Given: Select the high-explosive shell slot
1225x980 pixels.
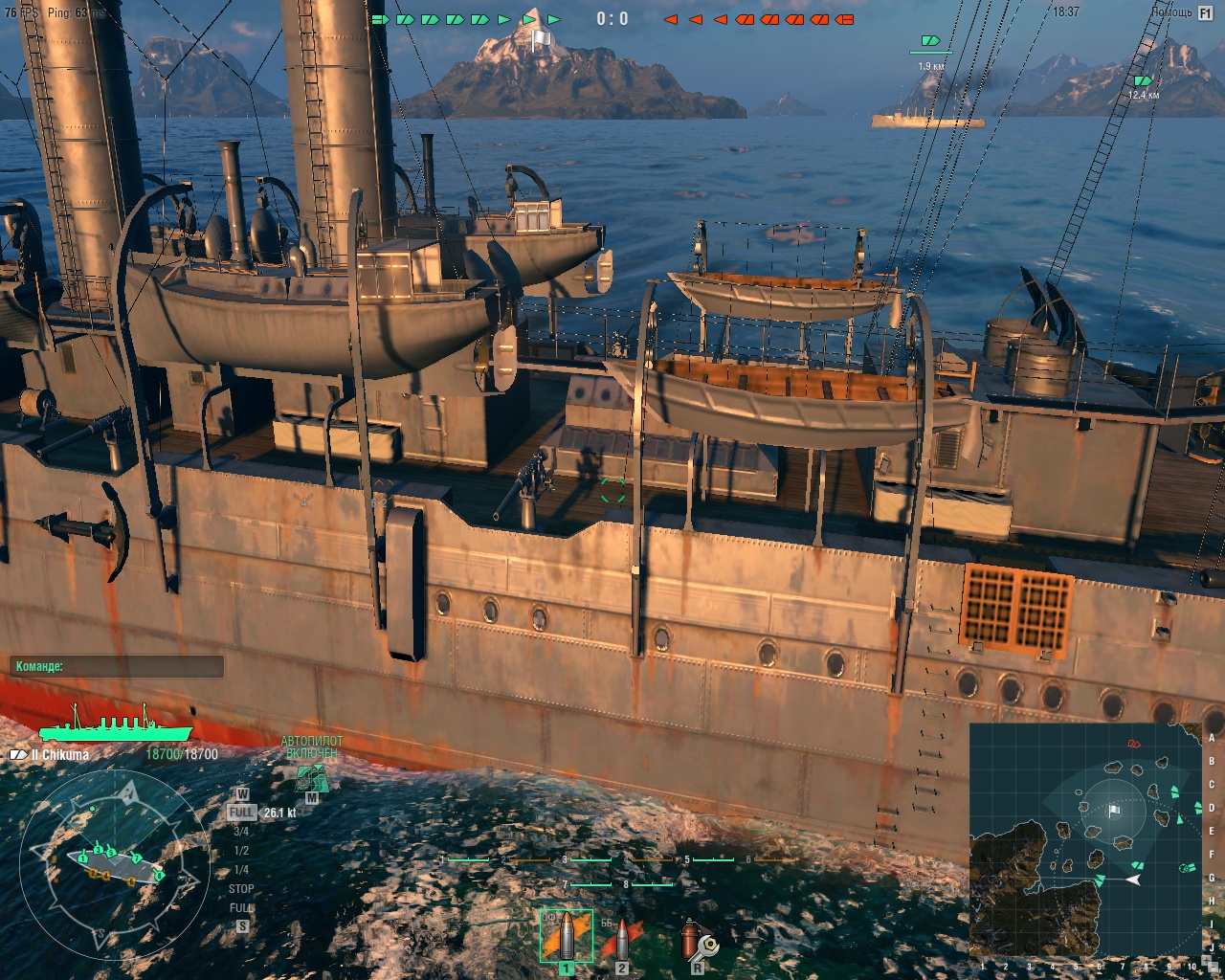Looking at the screenshot, I should (566, 936).
